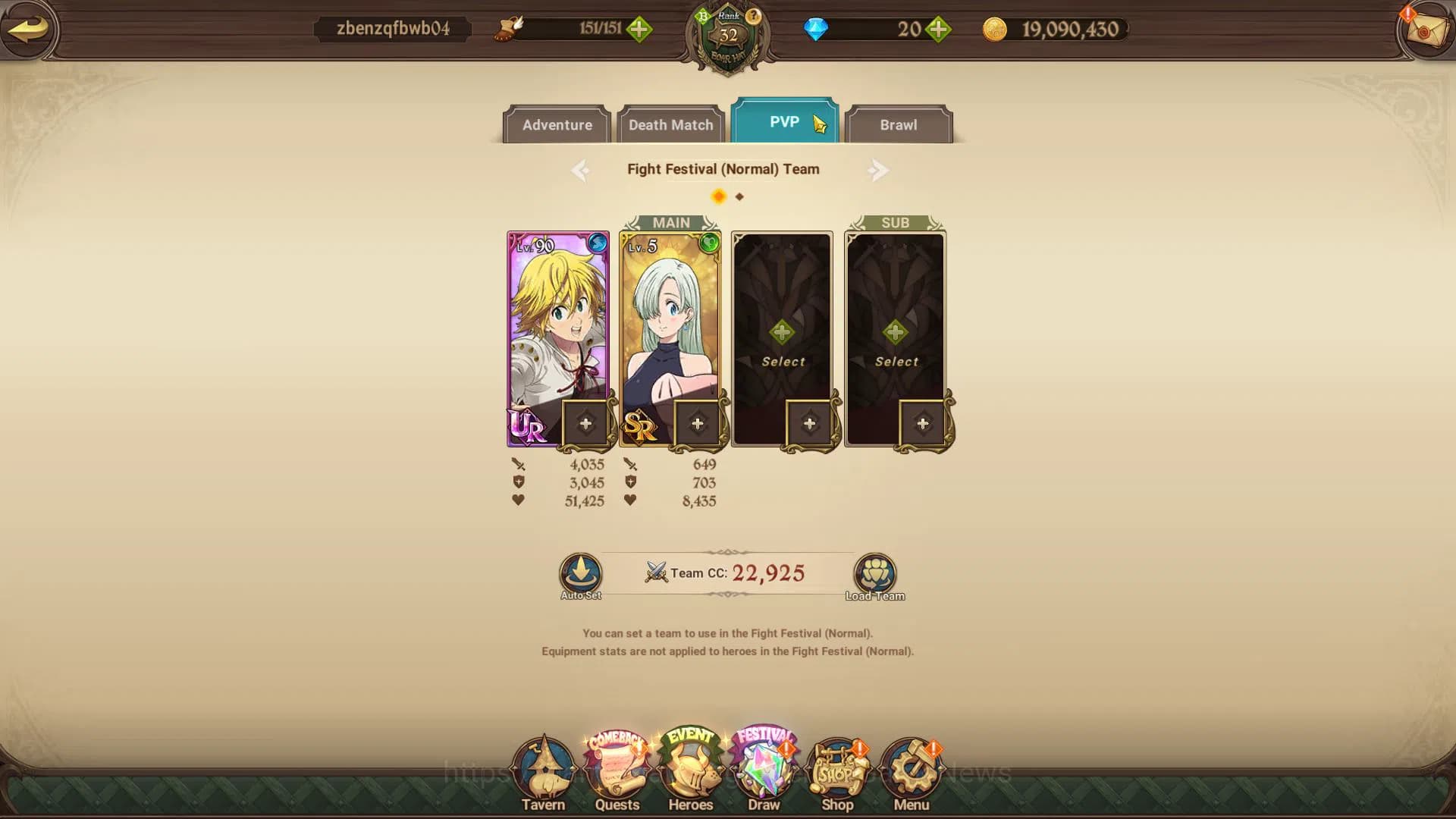Switch to the Death Match tab
The height and width of the screenshot is (819, 1456).
click(670, 124)
